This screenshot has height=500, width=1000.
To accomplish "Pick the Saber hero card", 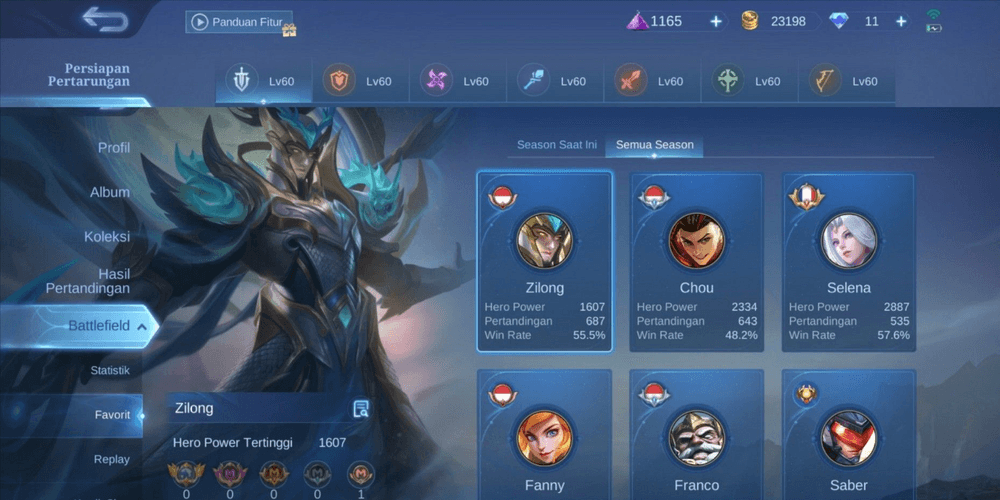I will pos(848,435).
